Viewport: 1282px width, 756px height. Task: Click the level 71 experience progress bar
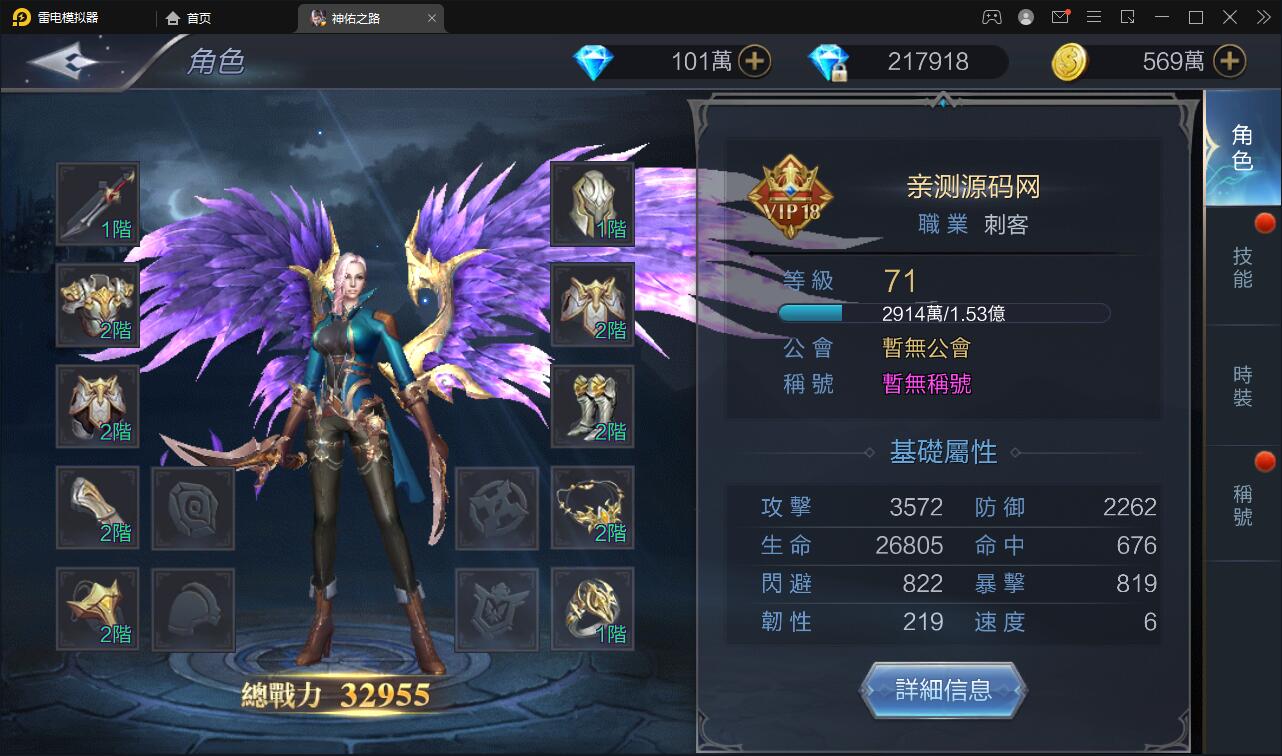943,312
